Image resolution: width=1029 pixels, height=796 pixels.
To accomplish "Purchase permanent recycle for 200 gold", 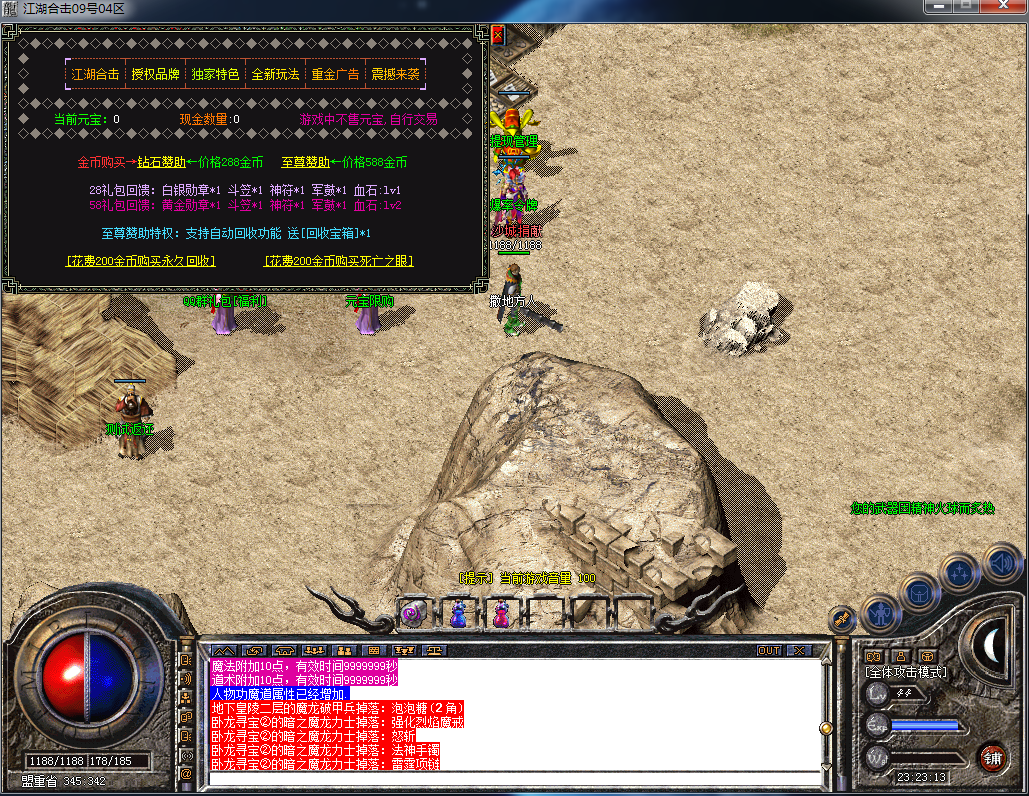I will point(141,261).
